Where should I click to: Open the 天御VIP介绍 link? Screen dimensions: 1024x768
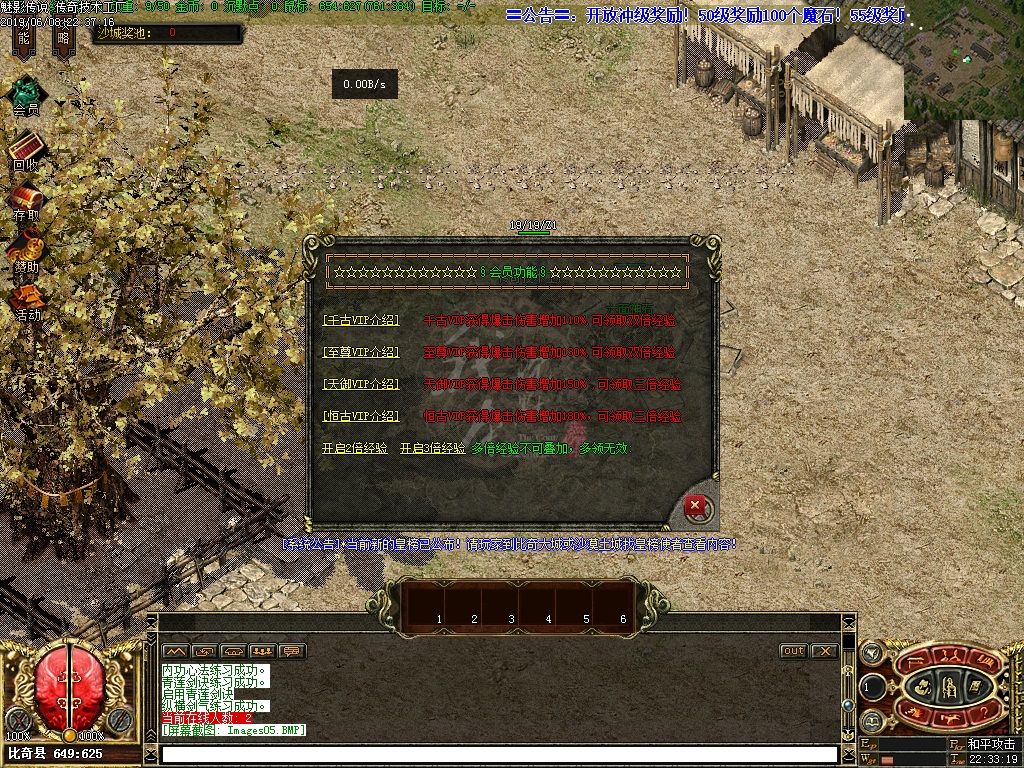tap(361, 384)
